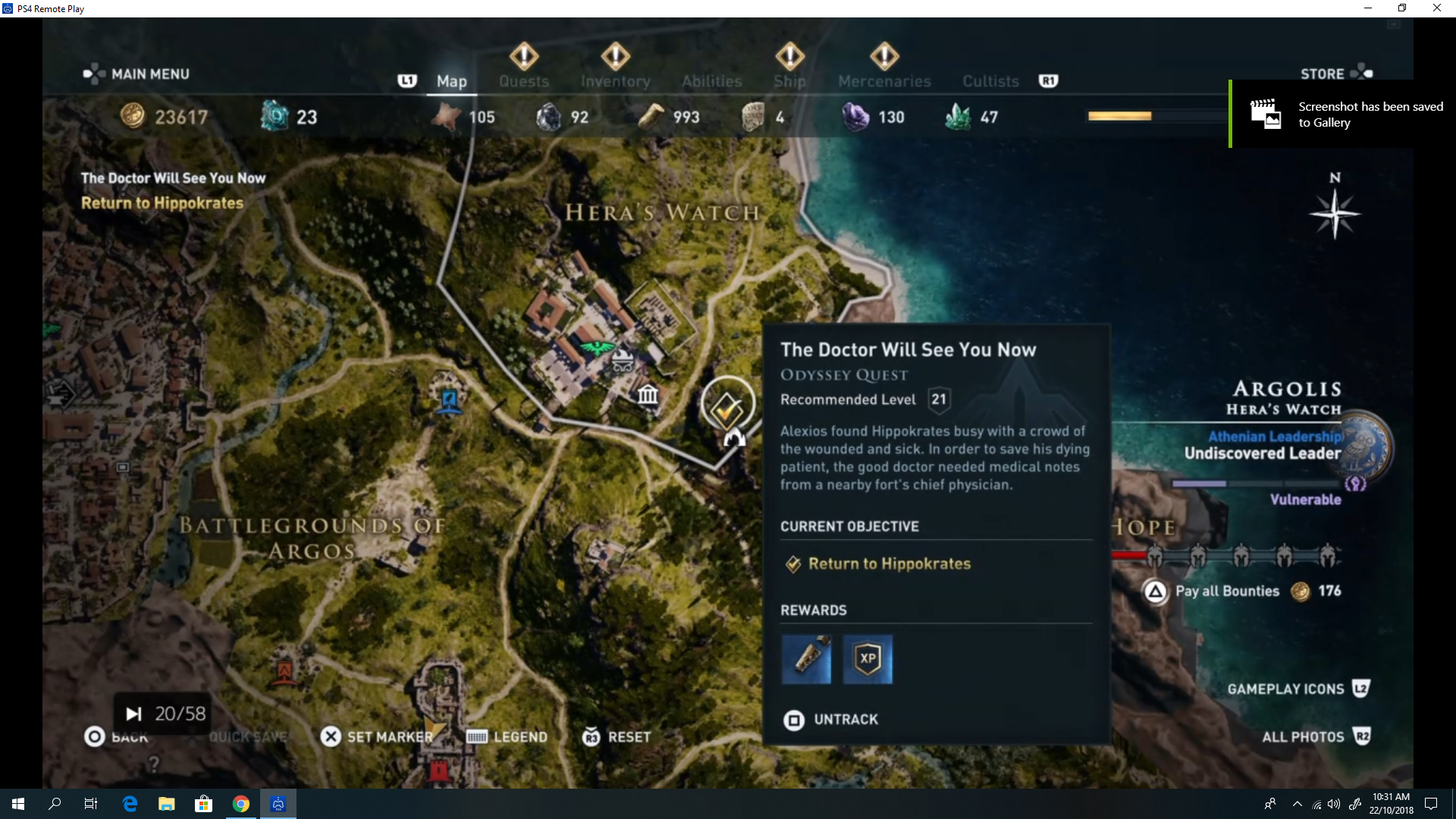
Task: Switch to the Cultists tab
Action: (990, 81)
